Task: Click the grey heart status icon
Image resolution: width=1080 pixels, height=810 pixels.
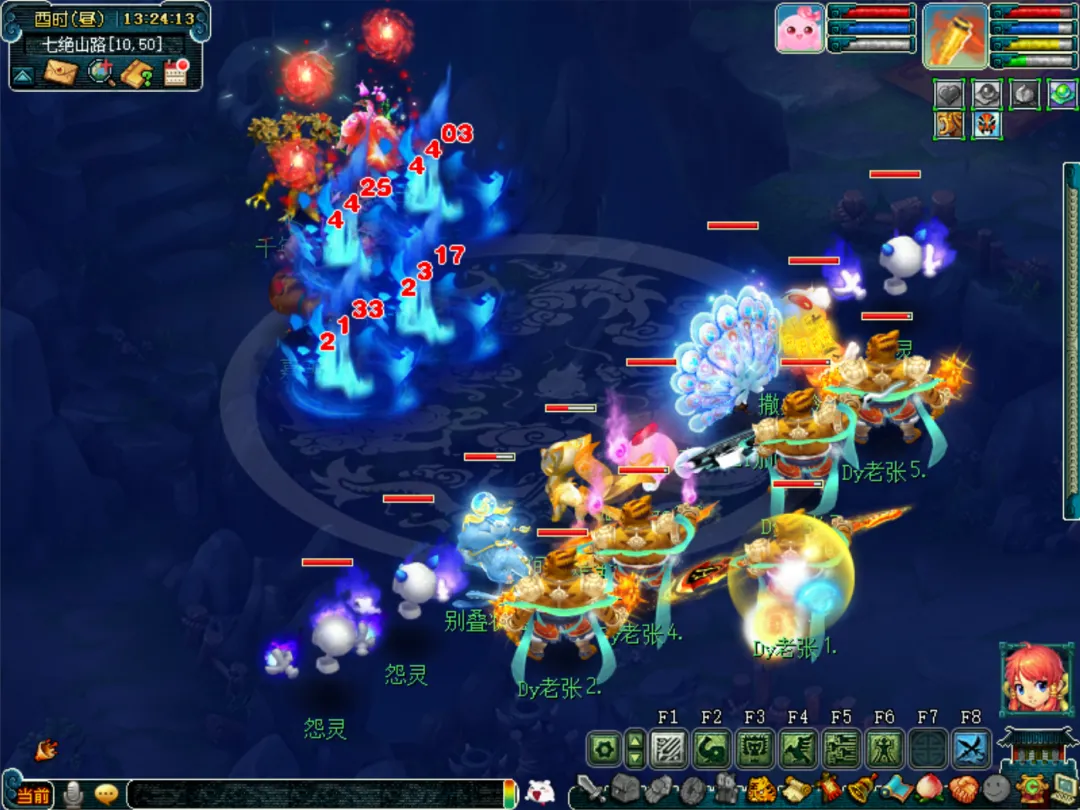Action: point(949,93)
